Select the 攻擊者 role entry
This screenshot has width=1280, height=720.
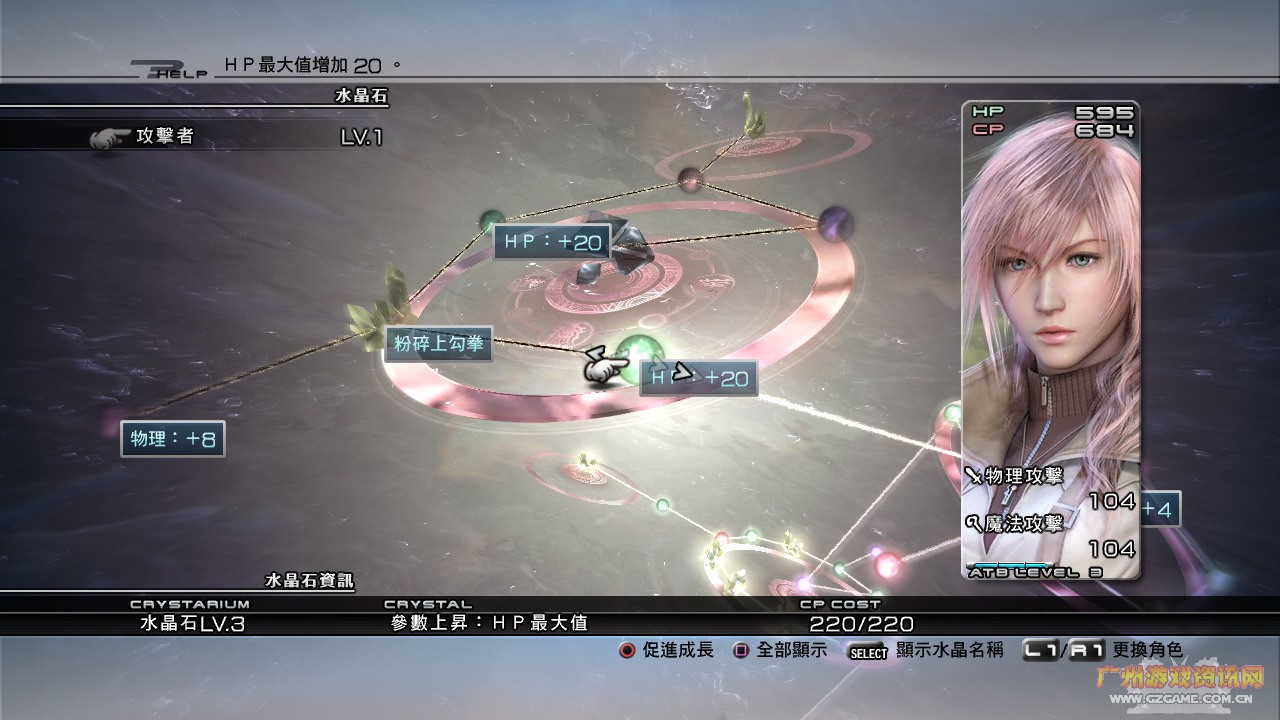(x=165, y=137)
